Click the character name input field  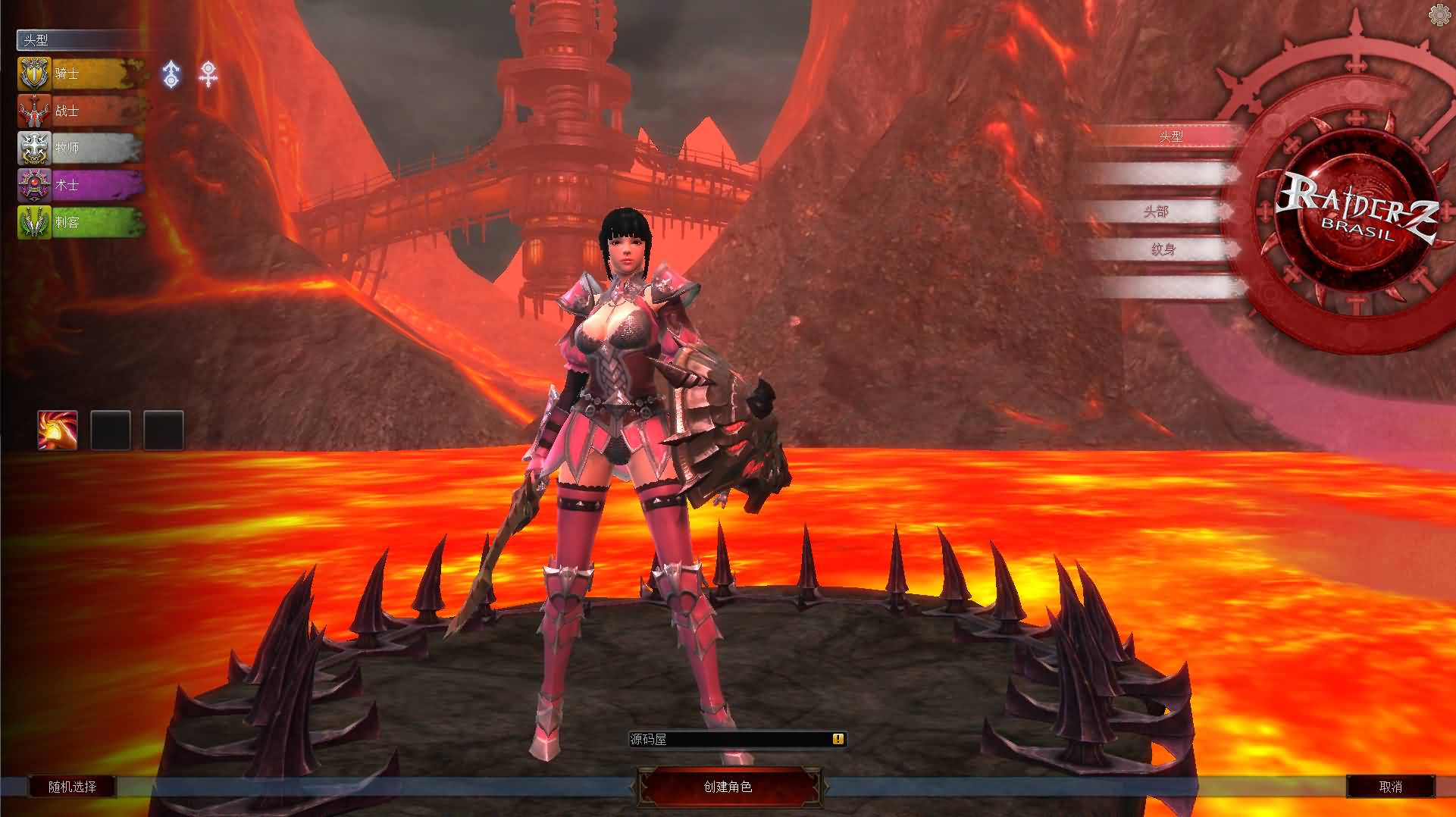728,739
